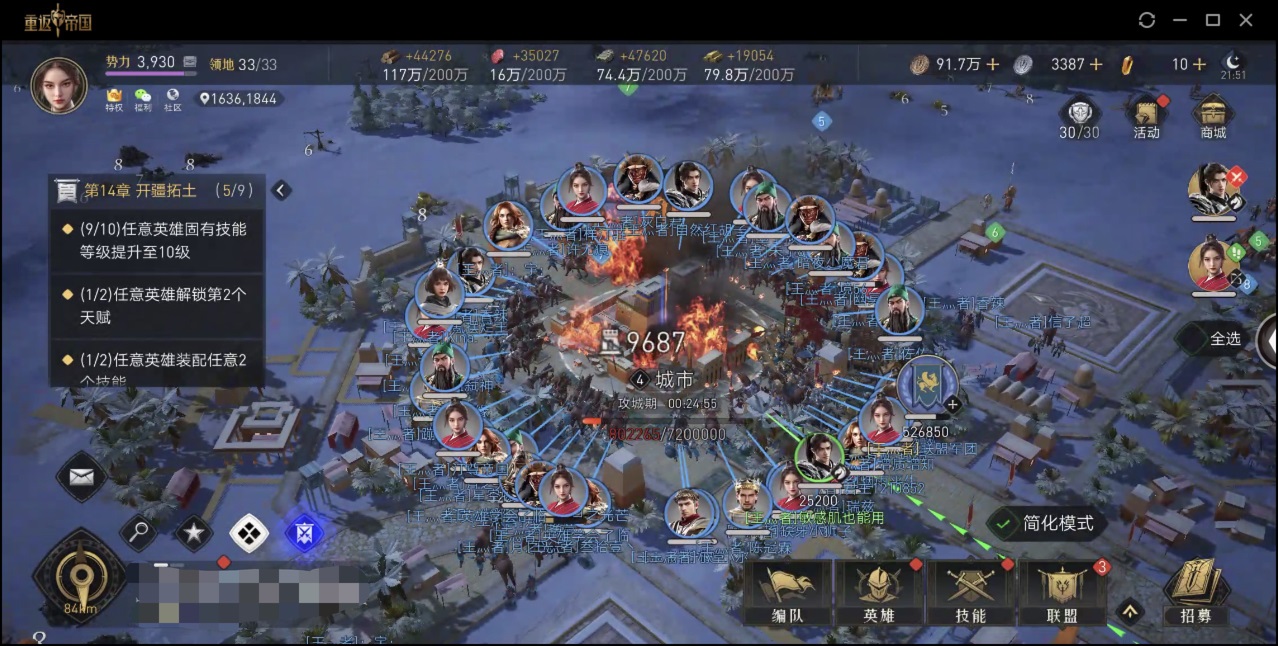This screenshot has width=1278, height=646.
Task: Close the game window
Action: tap(1246, 20)
